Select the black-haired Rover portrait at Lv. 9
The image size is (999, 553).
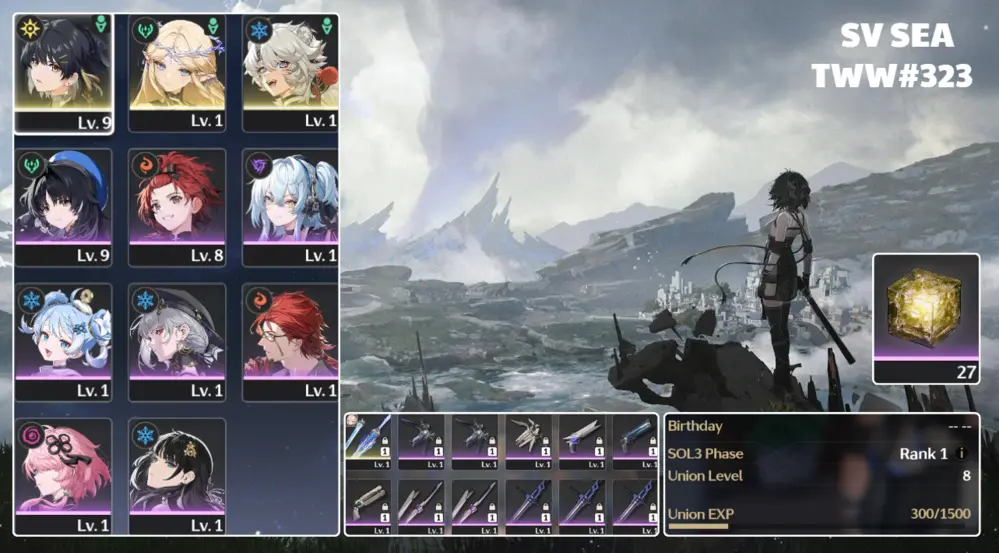pyautogui.click(x=63, y=64)
